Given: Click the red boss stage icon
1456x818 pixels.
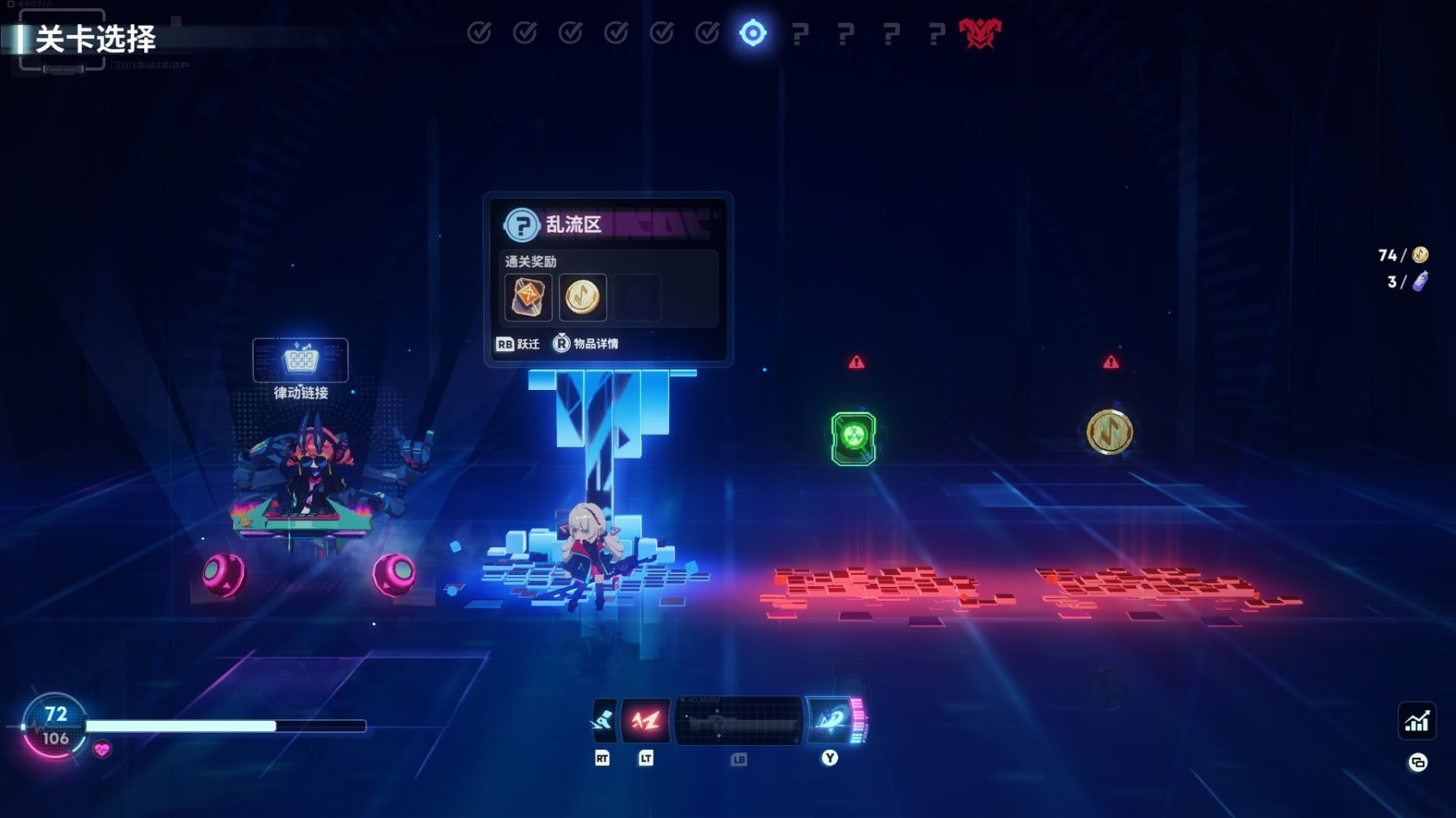Looking at the screenshot, I should [979, 33].
